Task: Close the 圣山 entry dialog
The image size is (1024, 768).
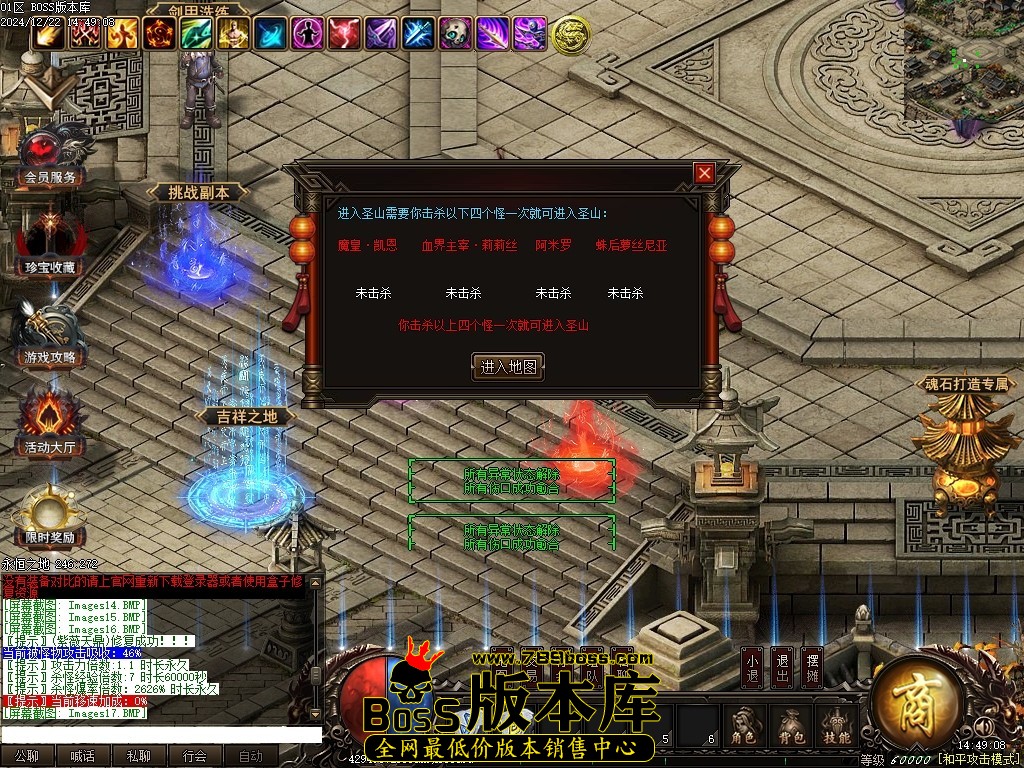Action: pyautogui.click(x=705, y=174)
